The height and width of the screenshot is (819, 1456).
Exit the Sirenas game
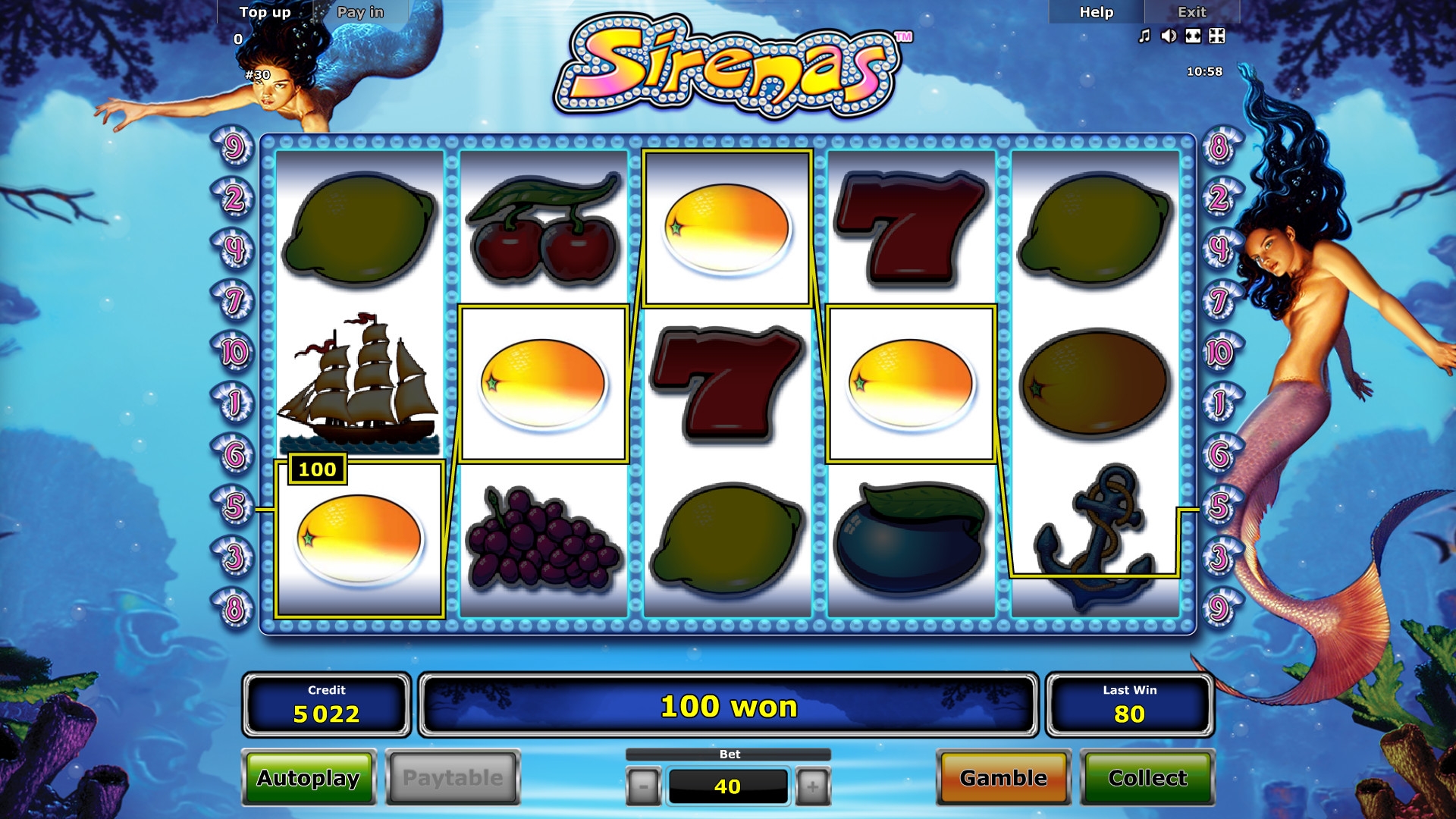(1191, 12)
